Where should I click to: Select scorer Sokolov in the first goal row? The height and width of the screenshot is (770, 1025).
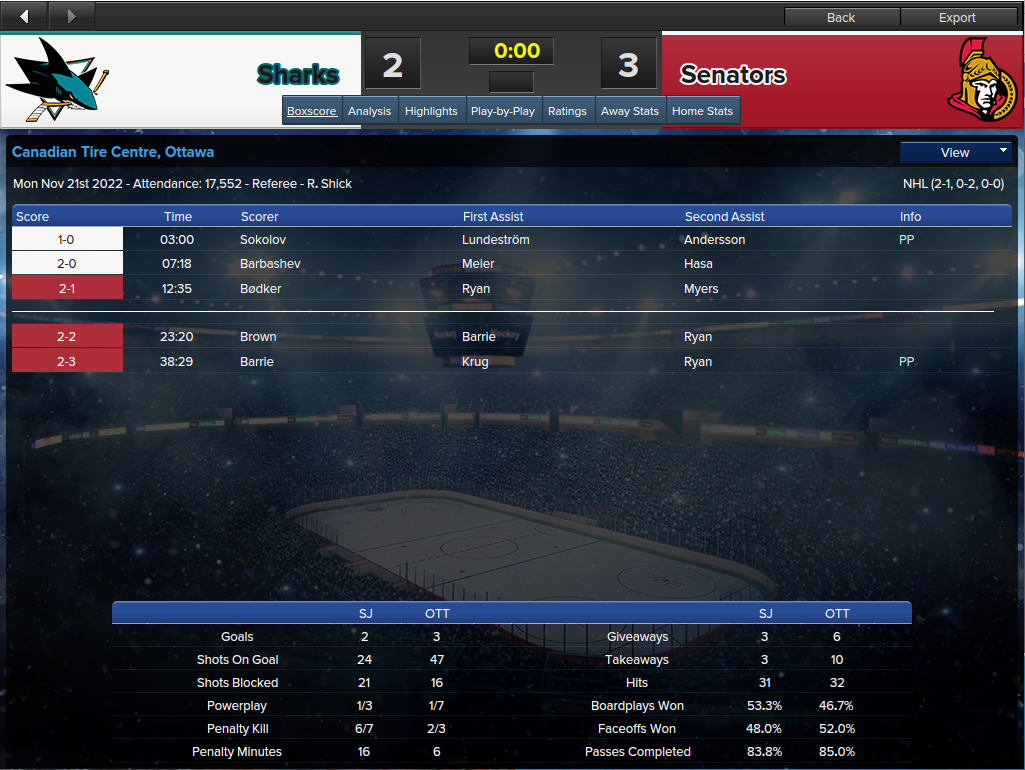click(261, 240)
